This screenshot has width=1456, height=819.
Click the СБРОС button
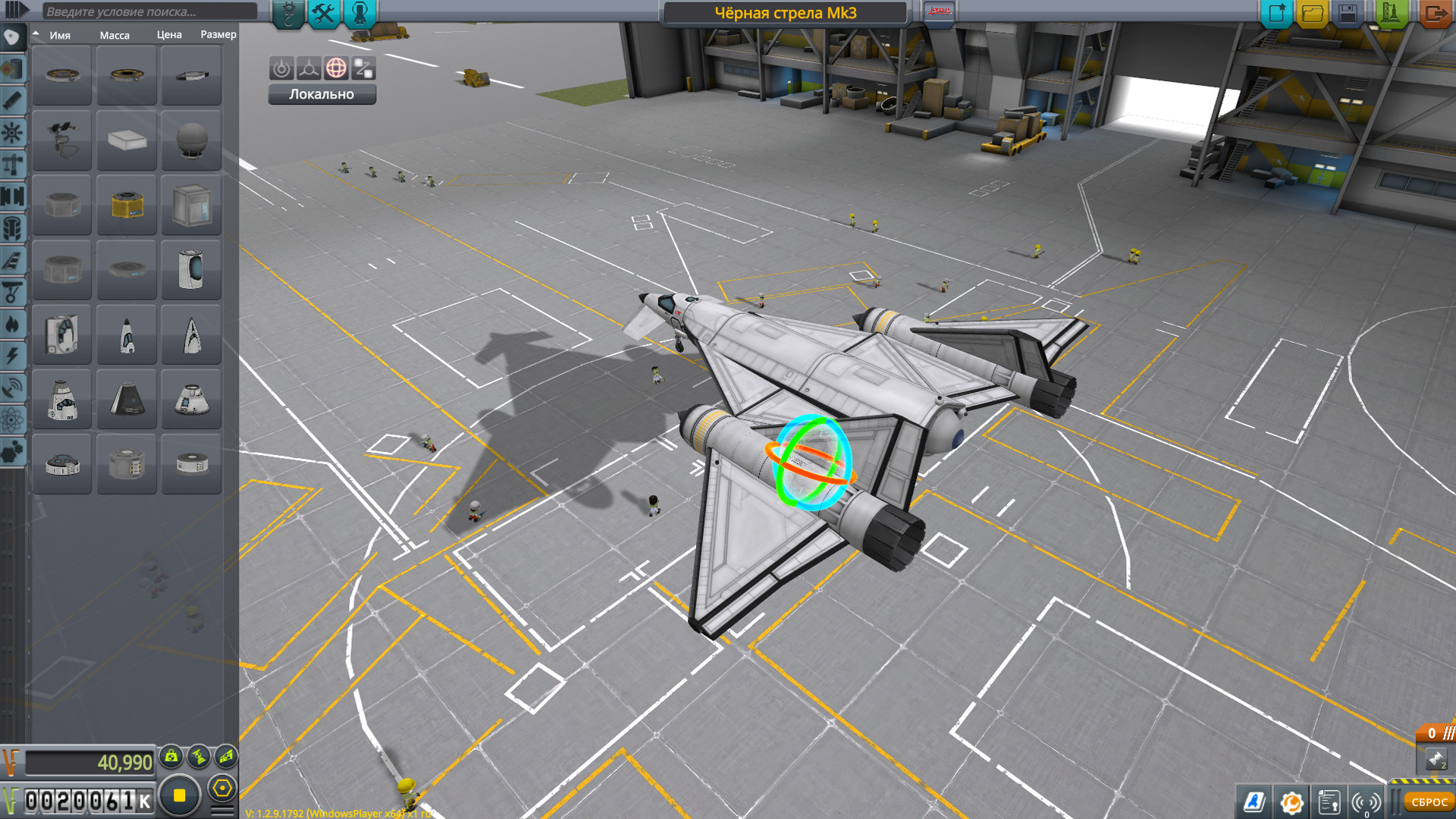click(1429, 802)
